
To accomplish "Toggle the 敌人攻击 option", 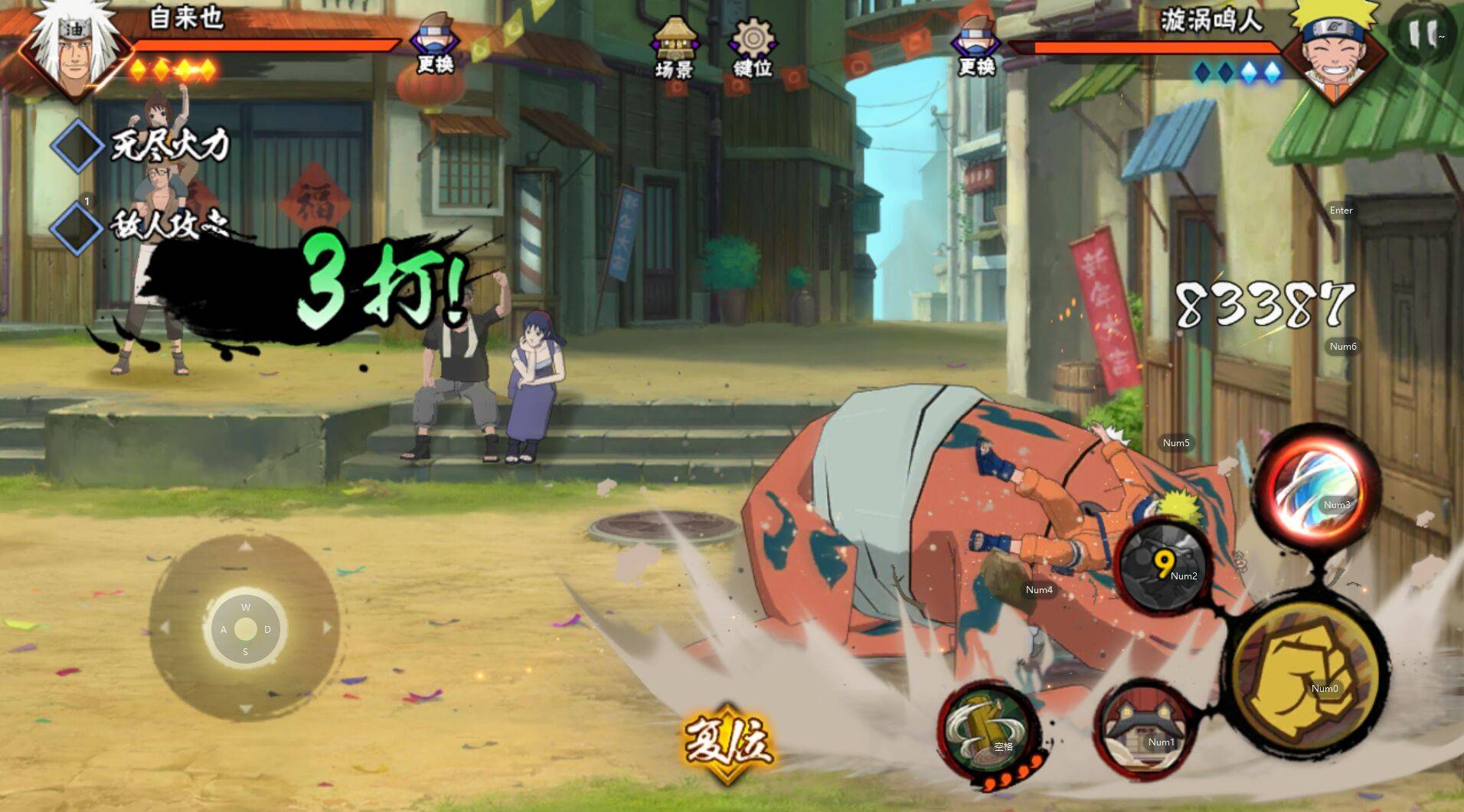I will (x=77, y=226).
